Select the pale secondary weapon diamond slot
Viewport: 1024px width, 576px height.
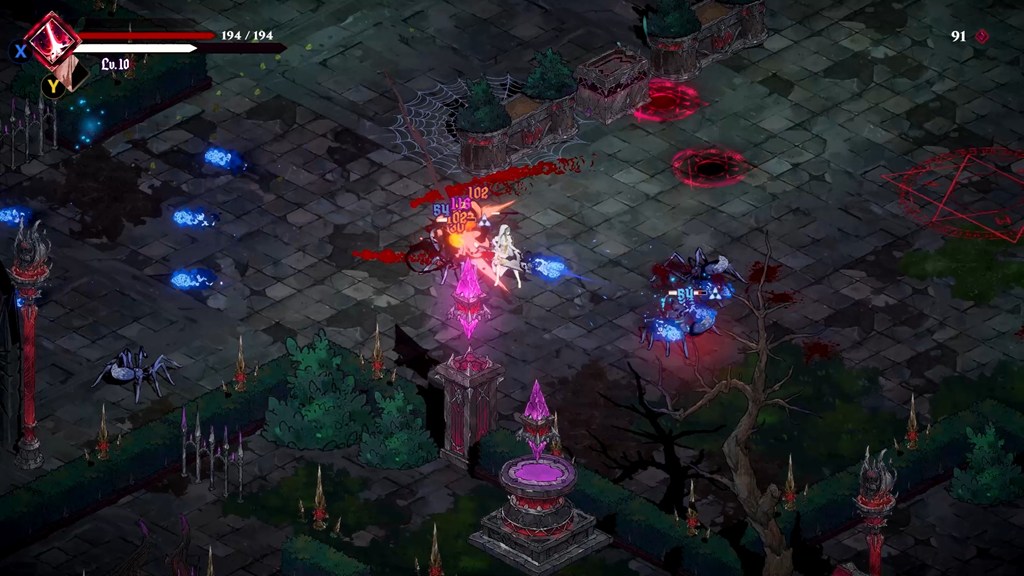(73, 74)
